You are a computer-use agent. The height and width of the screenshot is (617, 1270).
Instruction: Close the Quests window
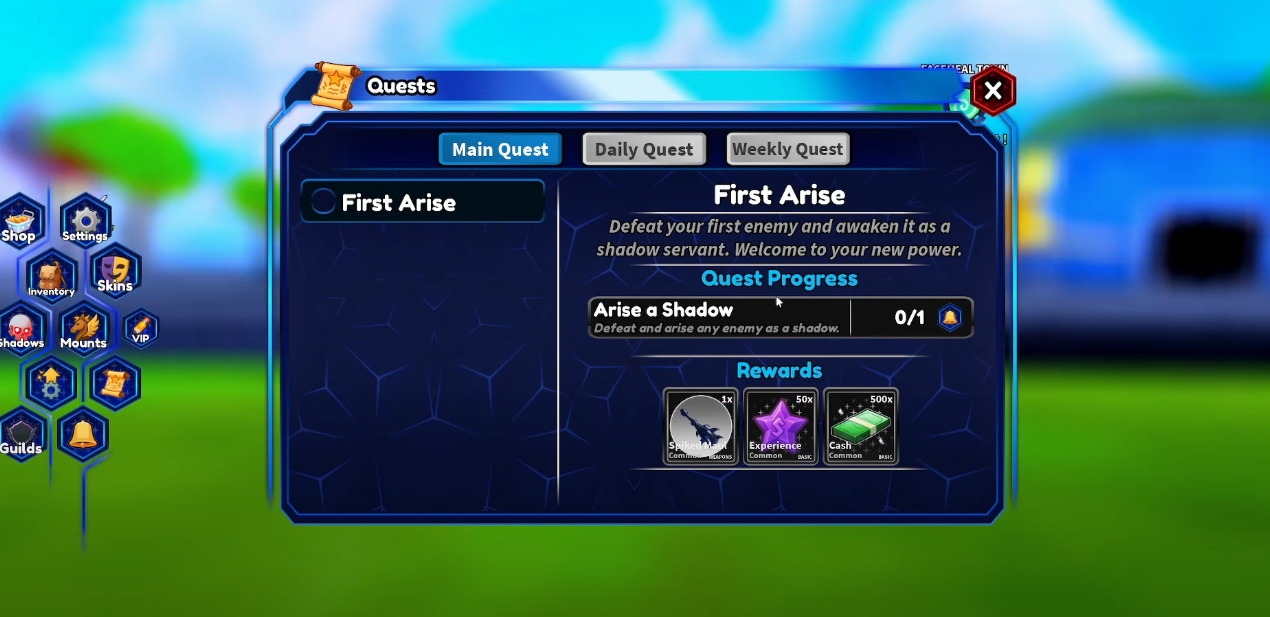click(x=992, y=92)
